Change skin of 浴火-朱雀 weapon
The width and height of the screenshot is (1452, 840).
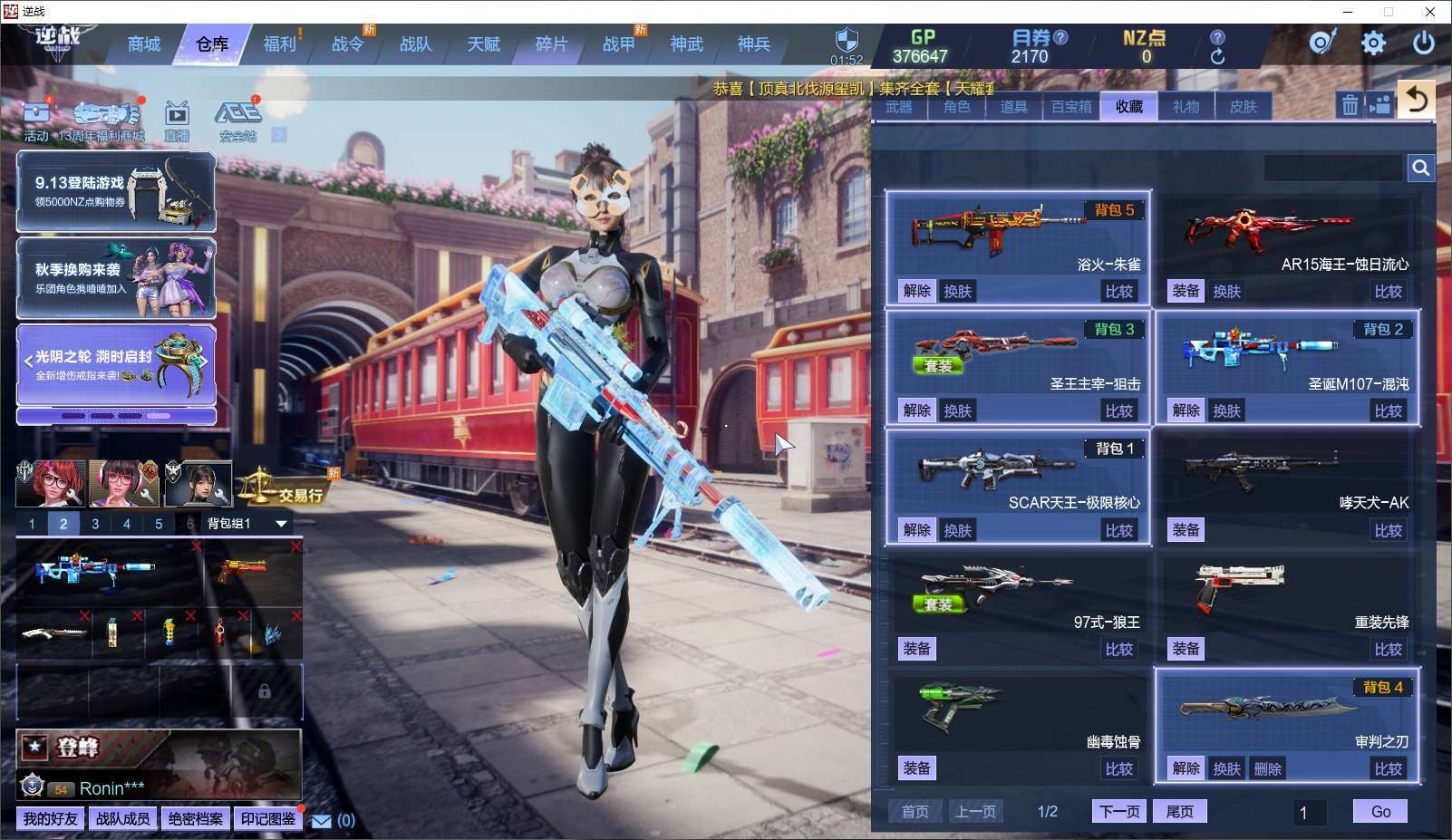[x=957, y=291]
